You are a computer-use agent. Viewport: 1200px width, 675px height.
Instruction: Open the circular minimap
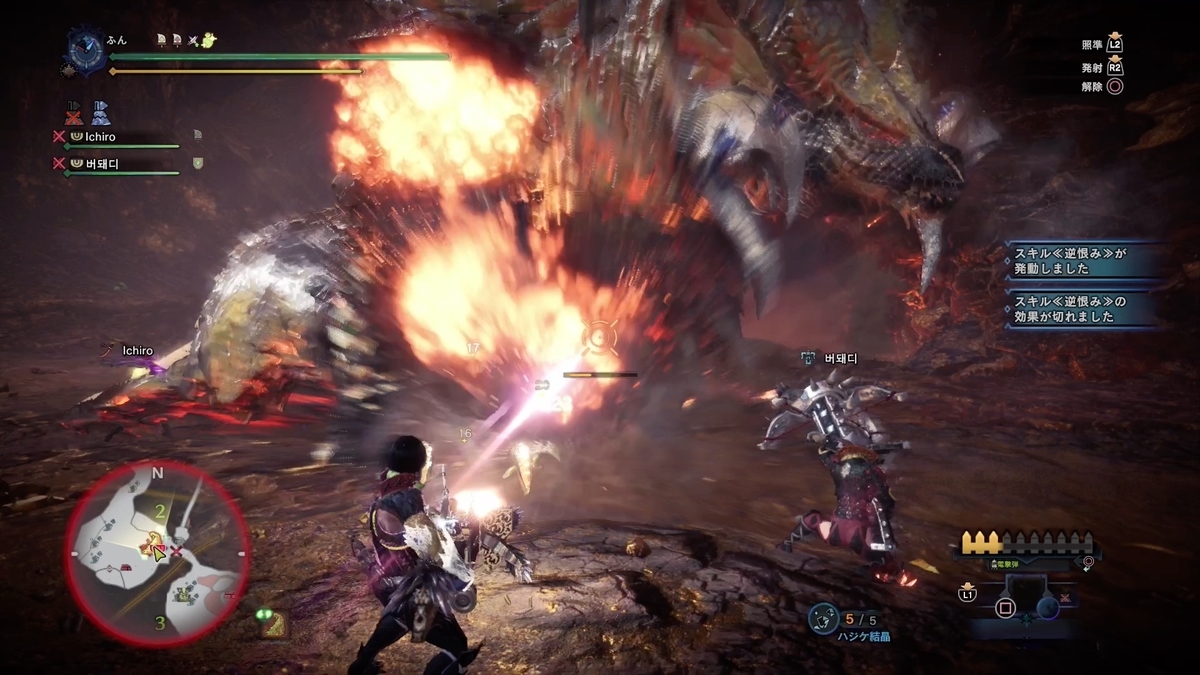[x=157, y=553]
